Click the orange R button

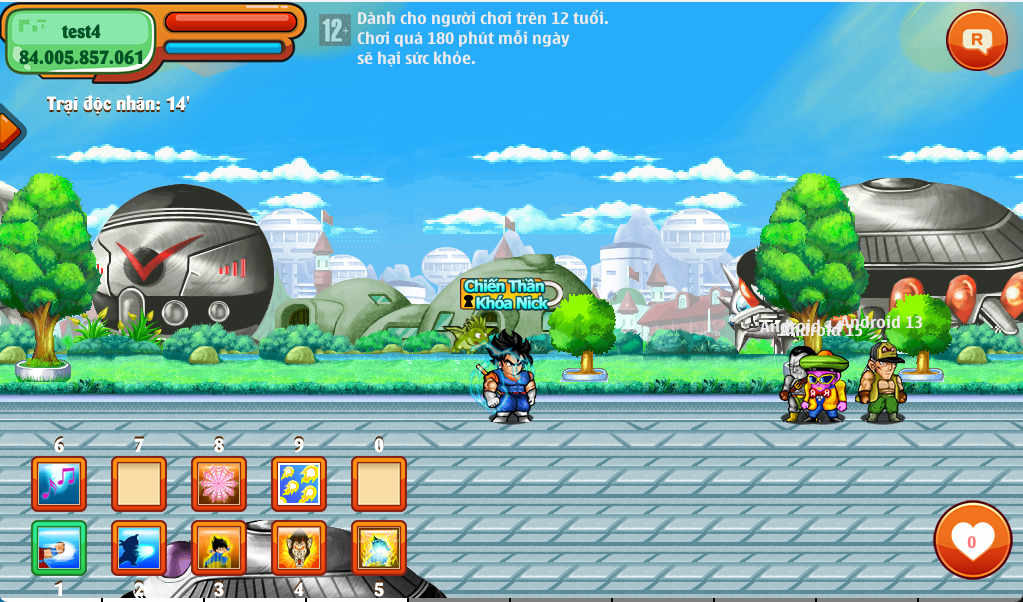click(976, 40)
